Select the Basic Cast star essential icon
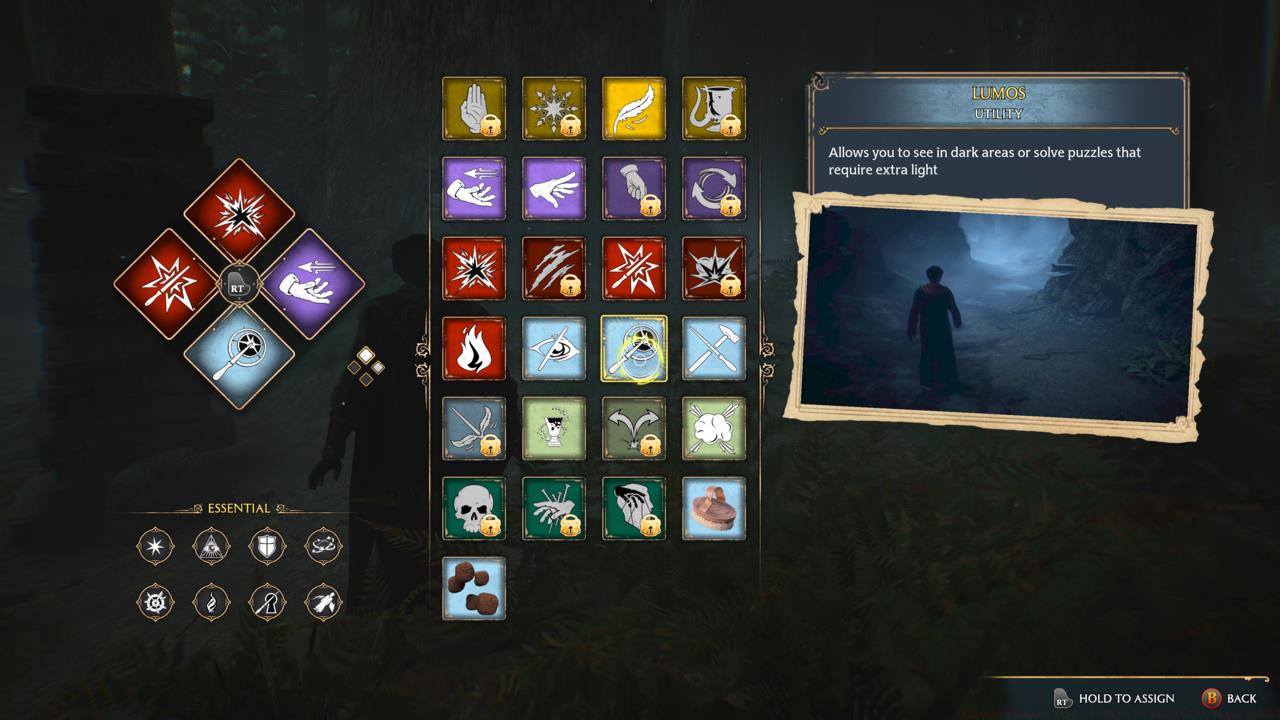Viewport: 1280px width, 720px height. point(155,547)
